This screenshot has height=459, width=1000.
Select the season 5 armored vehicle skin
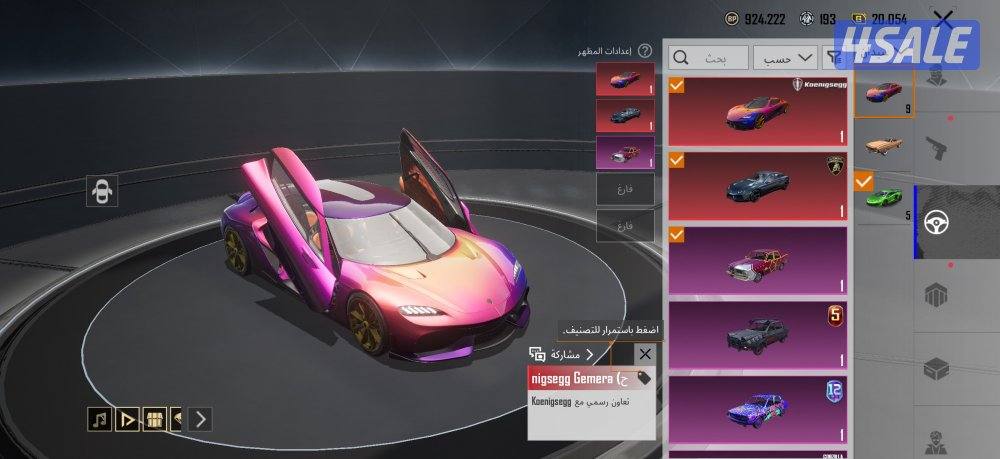[x=757, y=335]
